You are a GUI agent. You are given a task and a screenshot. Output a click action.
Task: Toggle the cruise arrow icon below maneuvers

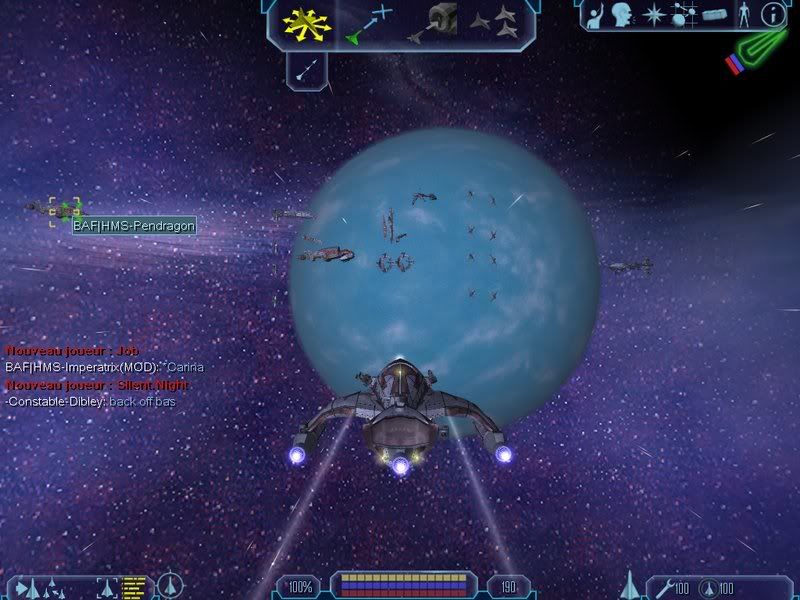tap(306, 68)
